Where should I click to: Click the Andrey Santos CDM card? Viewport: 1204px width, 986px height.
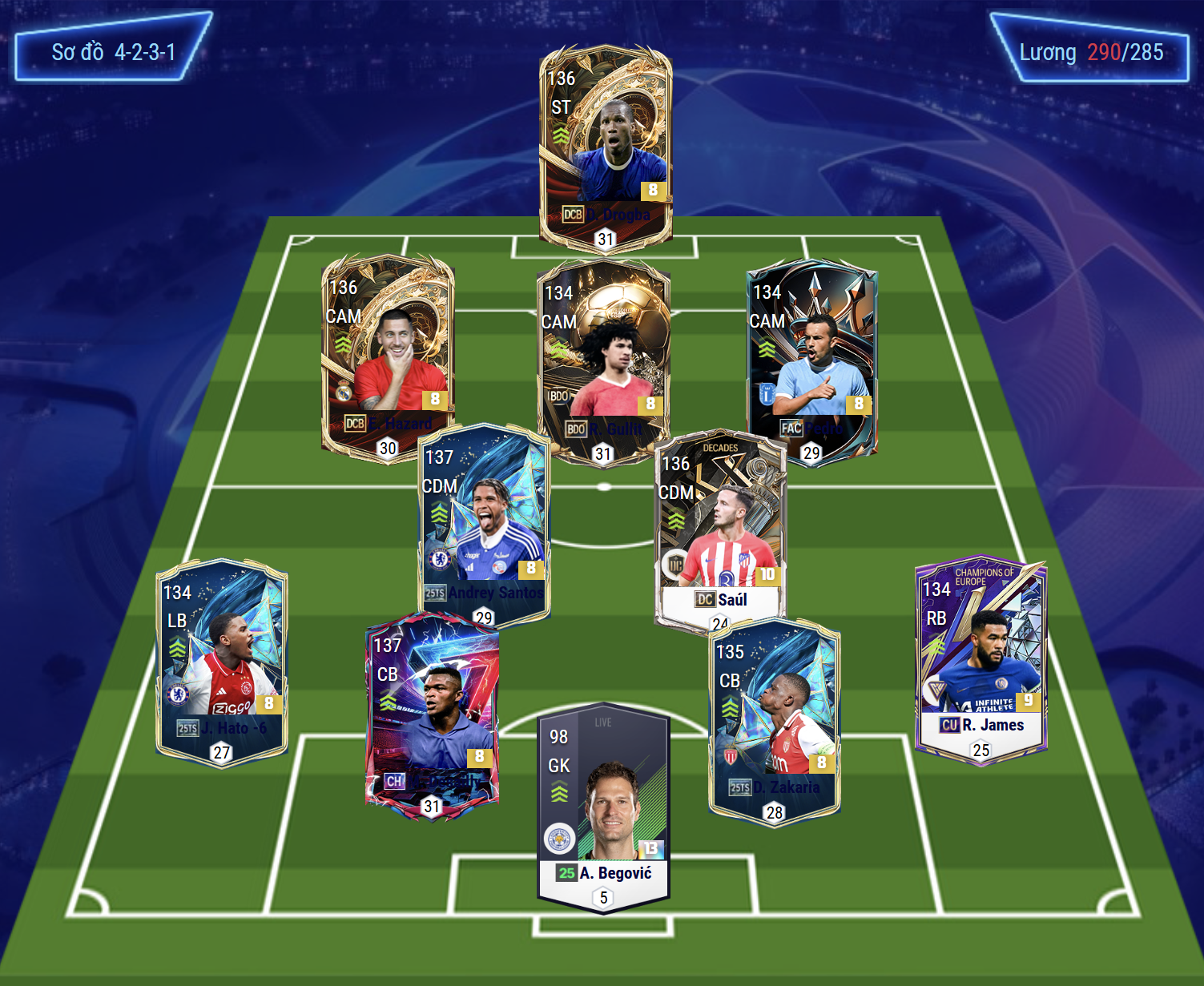coord(484,521)
